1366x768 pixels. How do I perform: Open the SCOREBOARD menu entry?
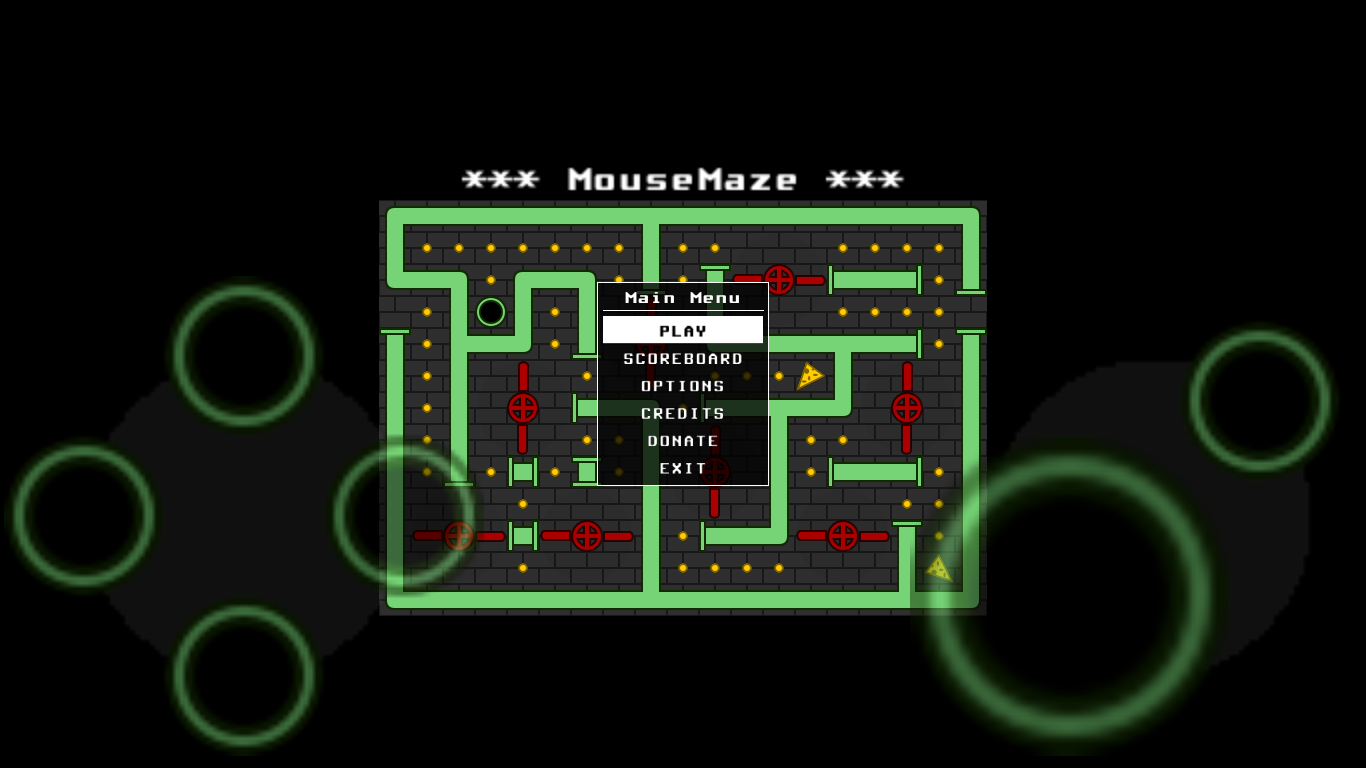point(682,357)
